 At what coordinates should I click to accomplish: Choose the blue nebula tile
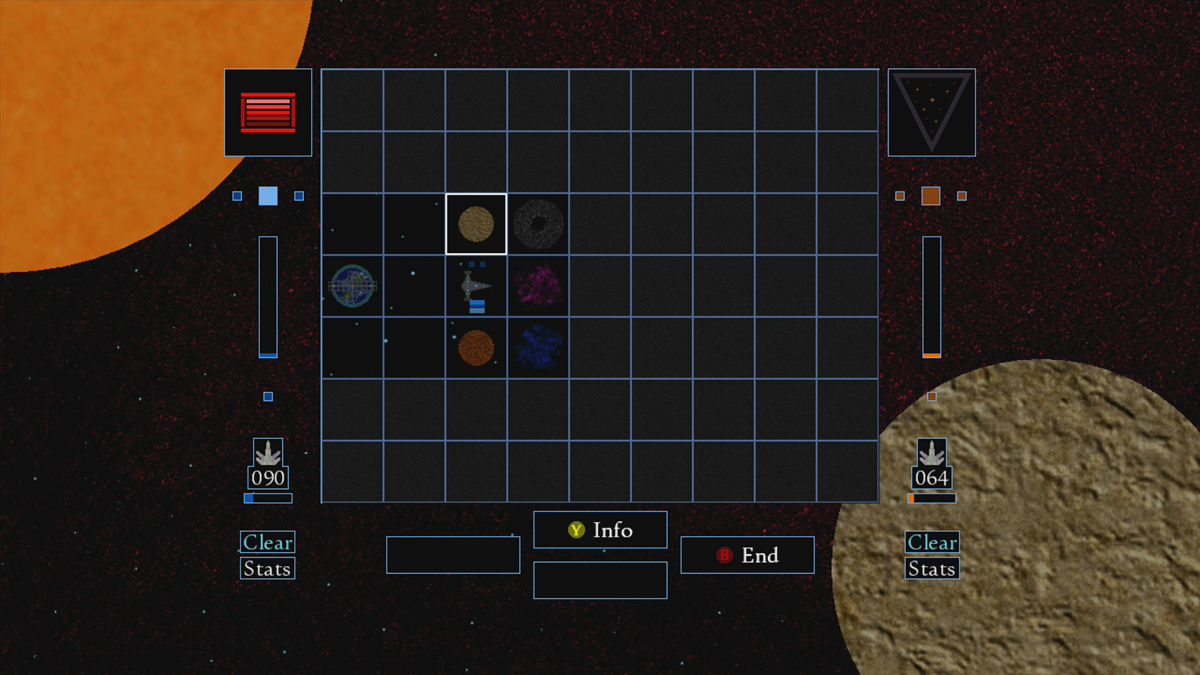pyautogui.click(x=538, y=348)
